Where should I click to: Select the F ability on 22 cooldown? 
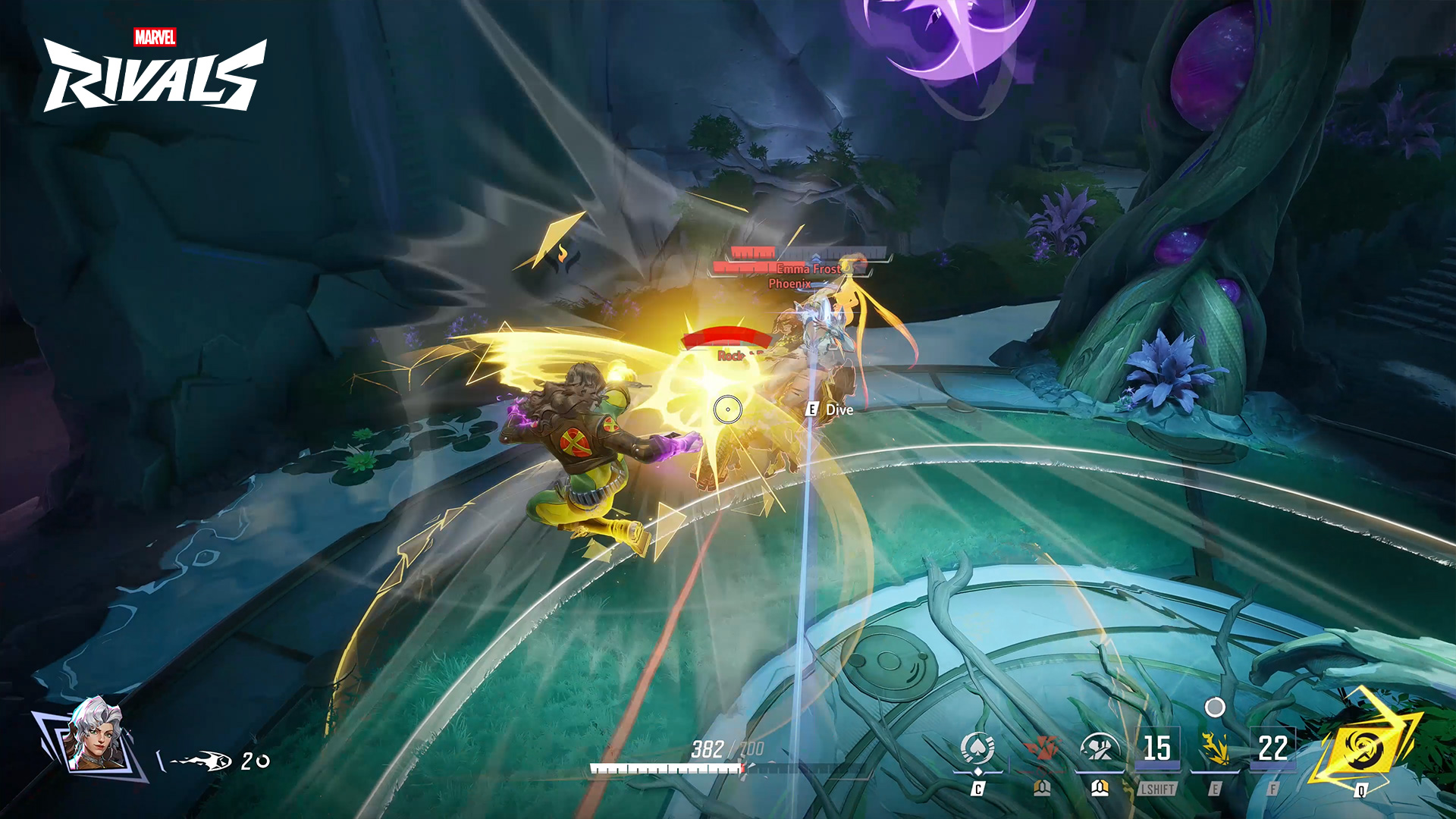[1272, 749]
